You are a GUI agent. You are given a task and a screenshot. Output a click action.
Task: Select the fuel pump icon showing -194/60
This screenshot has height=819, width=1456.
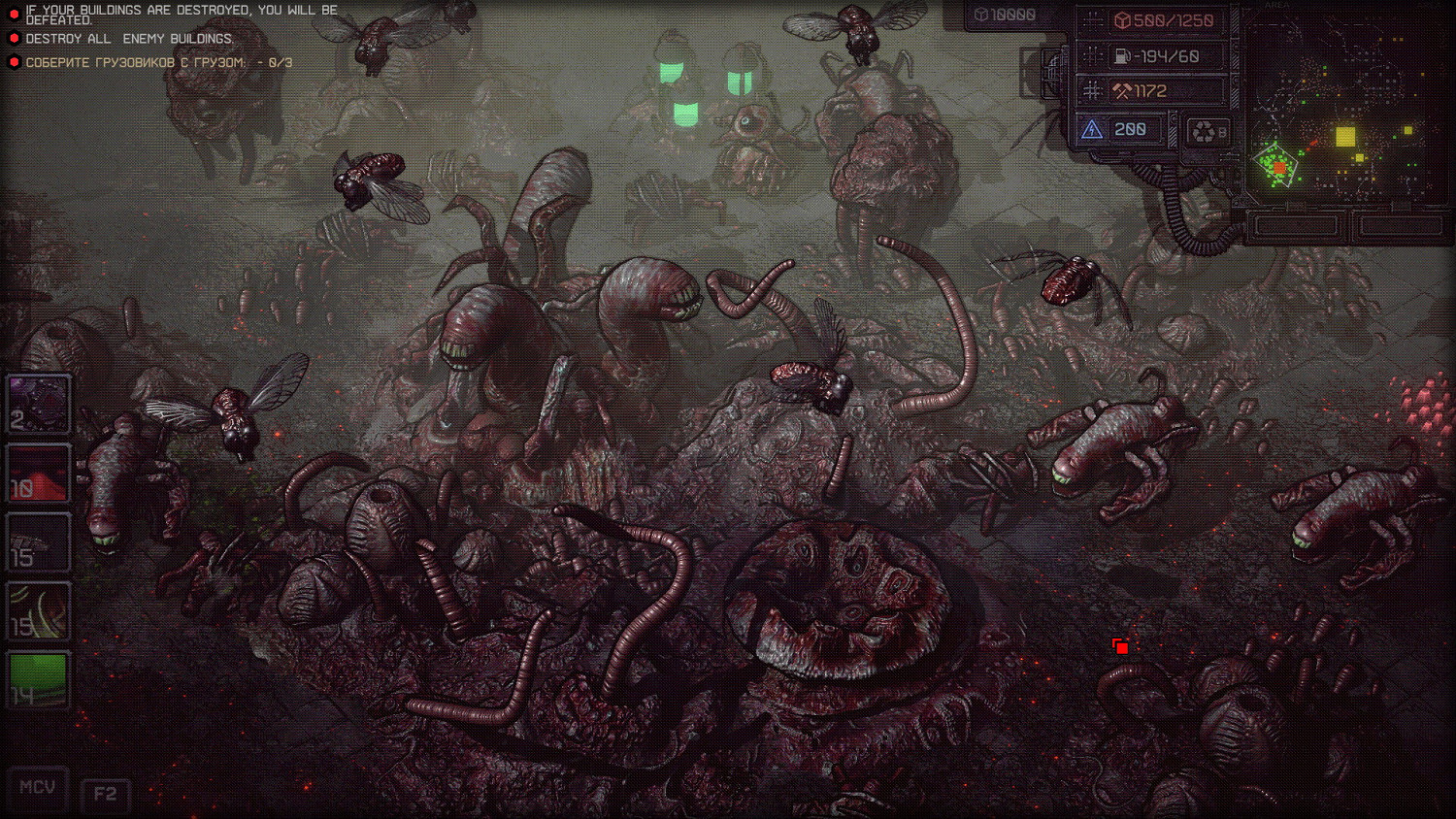1122,55
